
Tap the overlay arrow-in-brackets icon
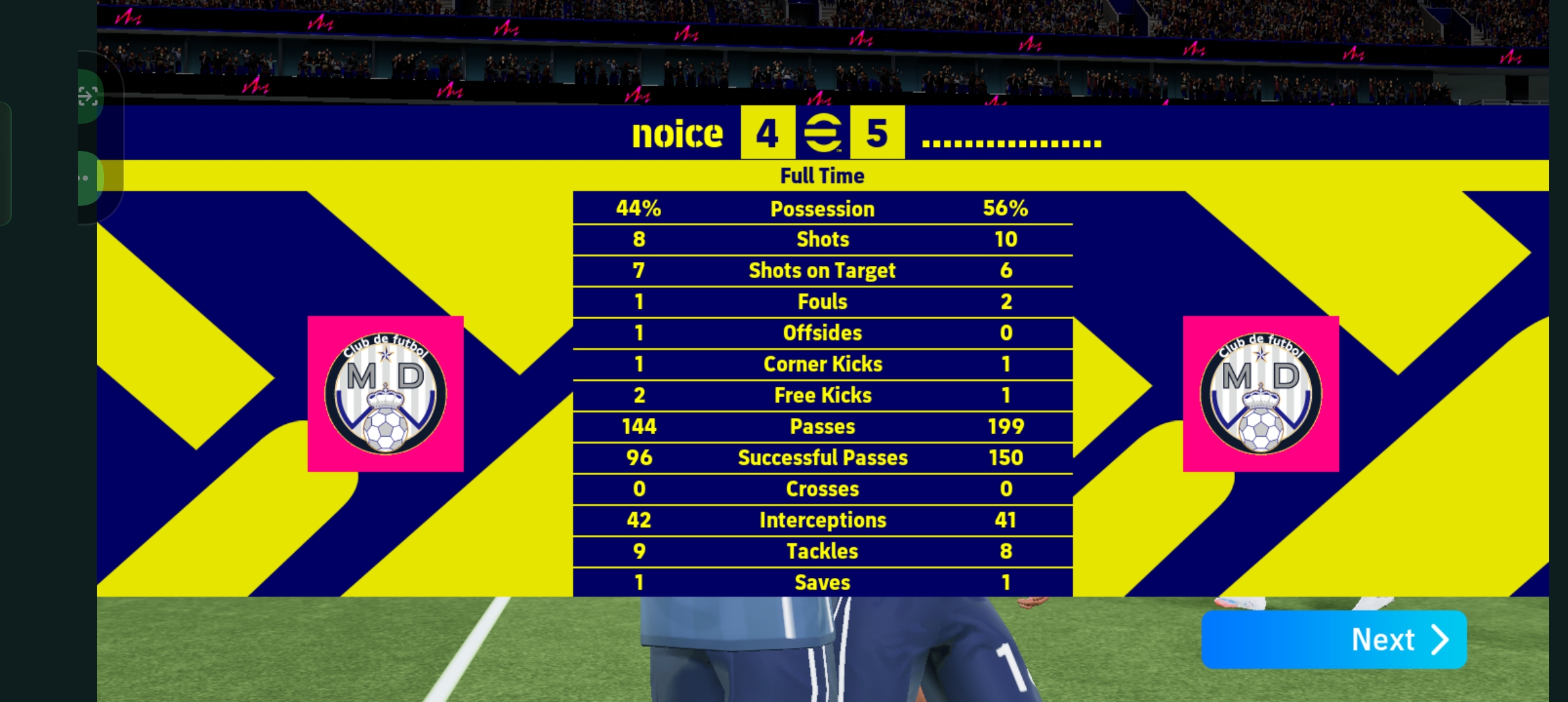tap(88, 96)
